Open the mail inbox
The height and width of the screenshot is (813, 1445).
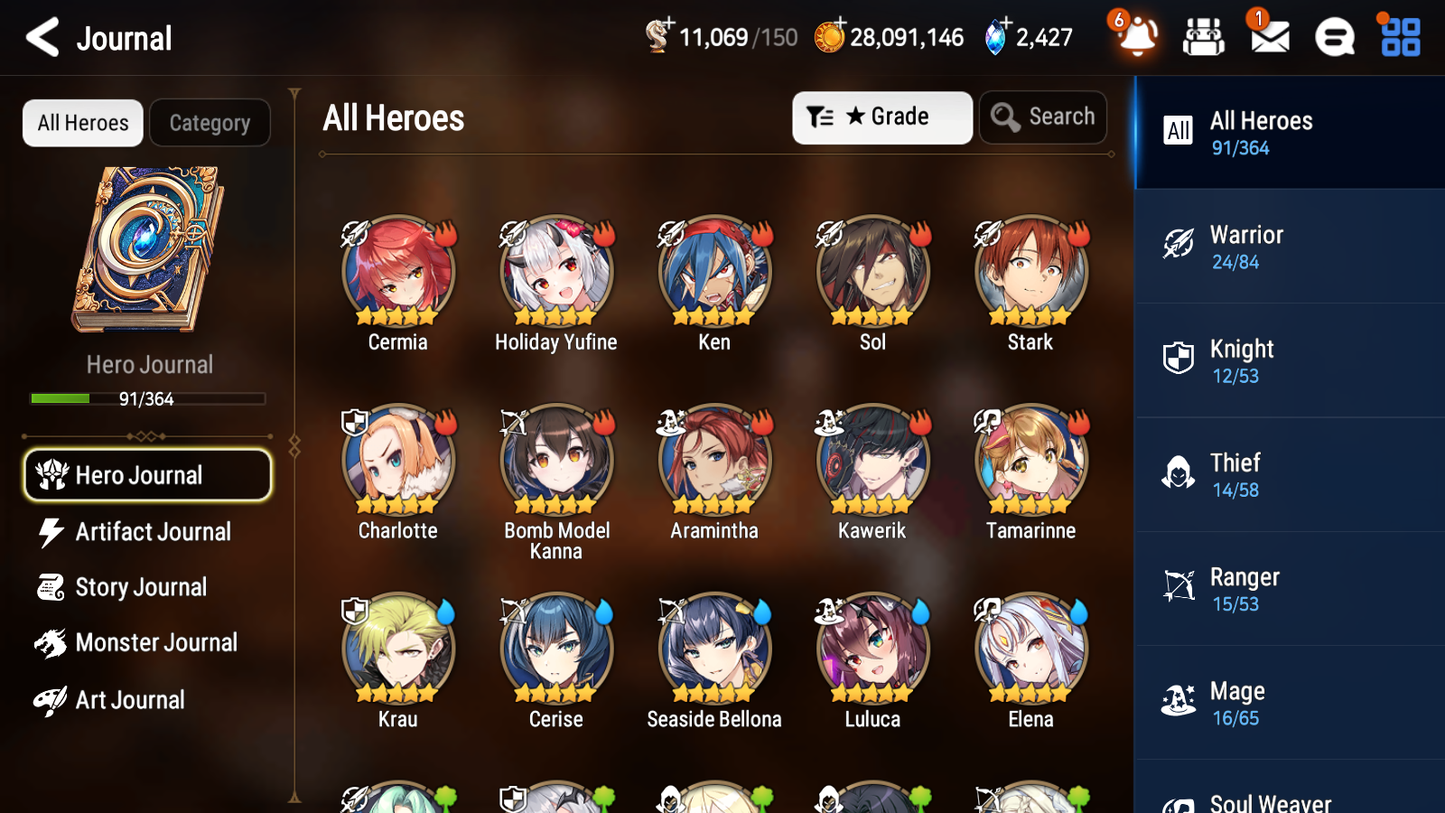pyautogui.click(x=1268, y=36)
